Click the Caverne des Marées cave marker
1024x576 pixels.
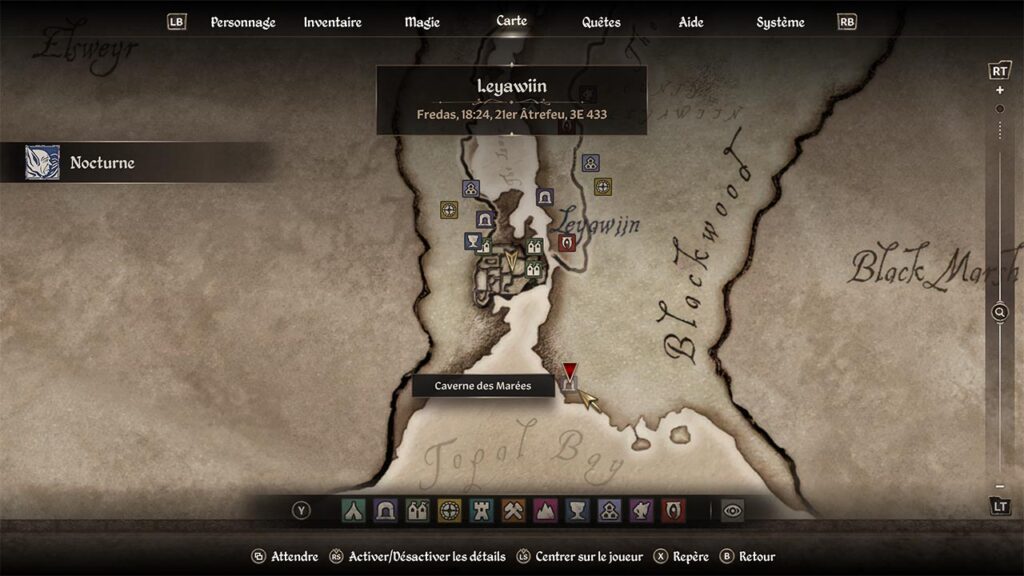570,384
